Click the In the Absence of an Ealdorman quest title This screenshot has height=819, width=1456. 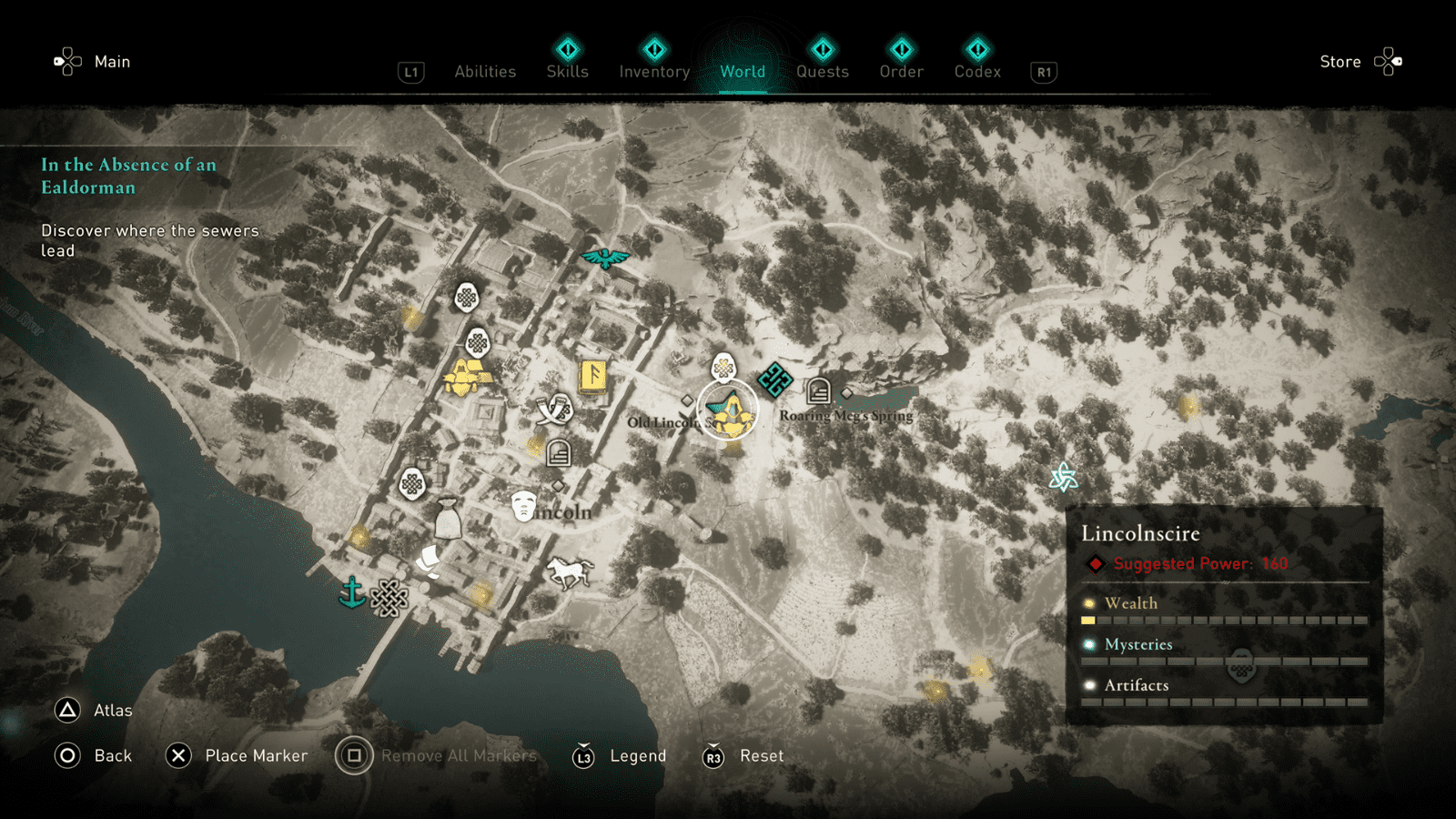[127, 176]
